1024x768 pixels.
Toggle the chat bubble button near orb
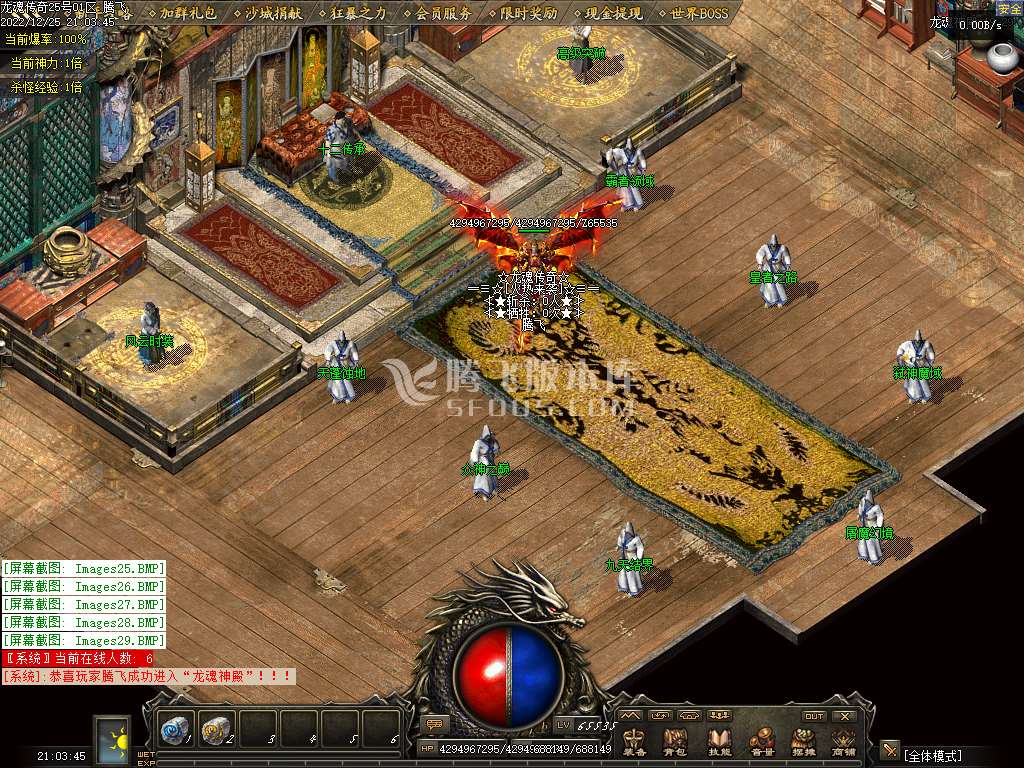[x=435, y=723]
